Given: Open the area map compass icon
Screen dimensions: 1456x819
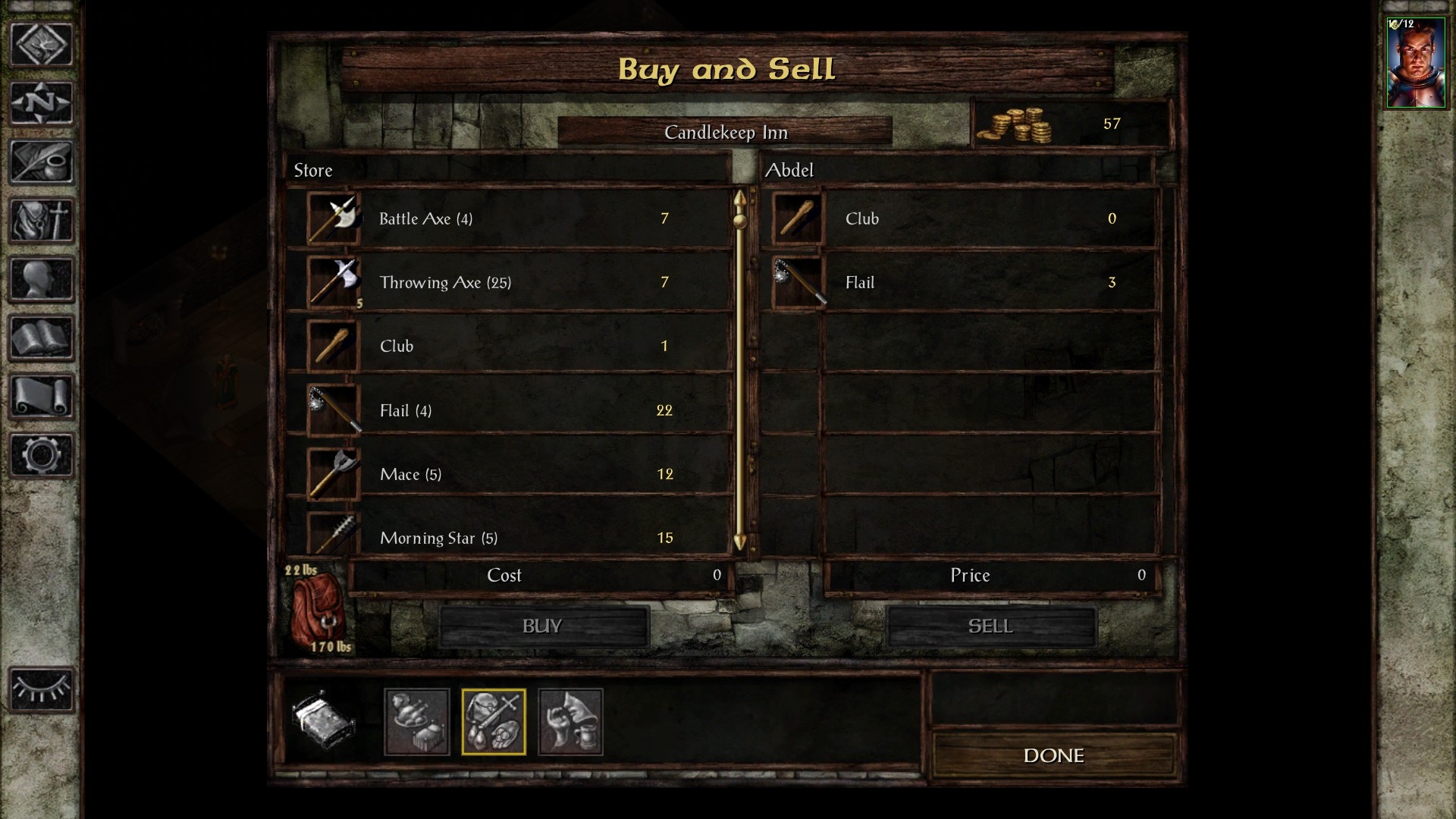Looking at the screenshot, I should [41, 102].
